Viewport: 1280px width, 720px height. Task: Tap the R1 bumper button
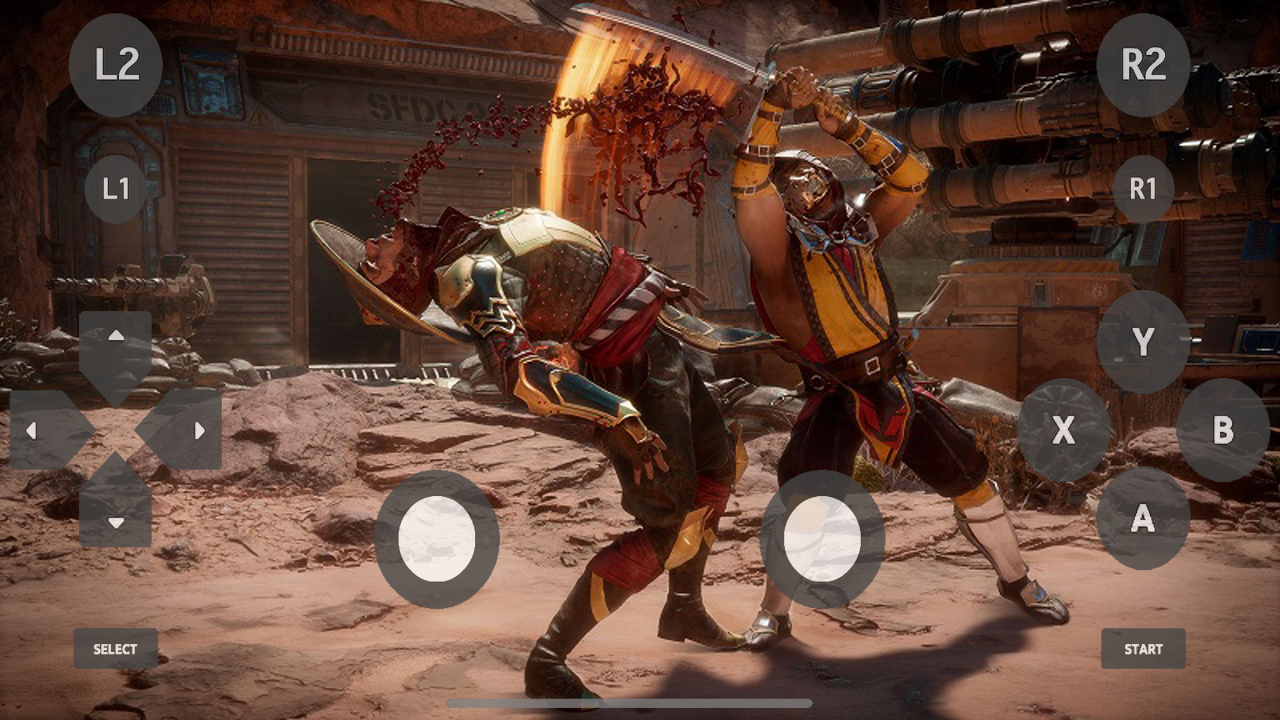[x=1143, y=189]
